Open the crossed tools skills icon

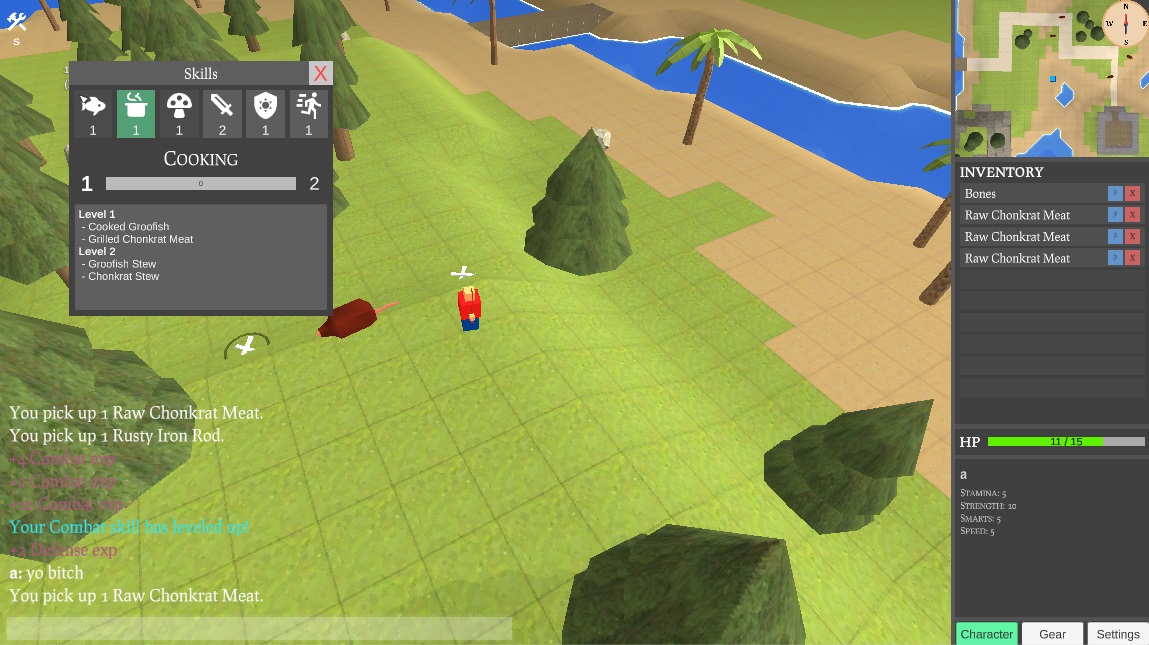[x=16, y=23]
